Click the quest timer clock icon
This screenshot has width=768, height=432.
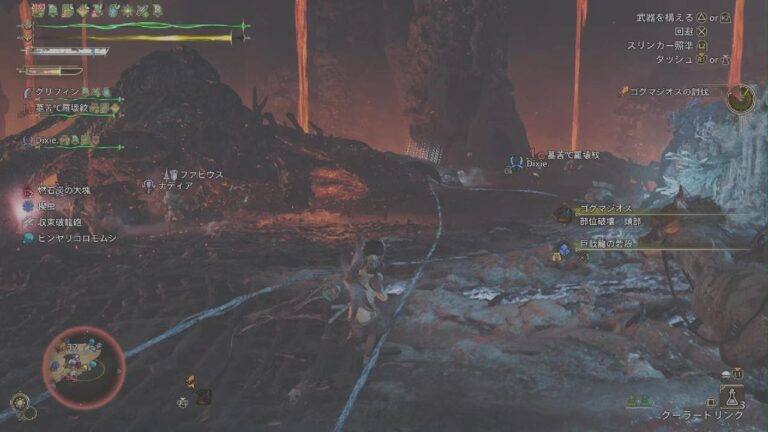(x=741, y=98)
